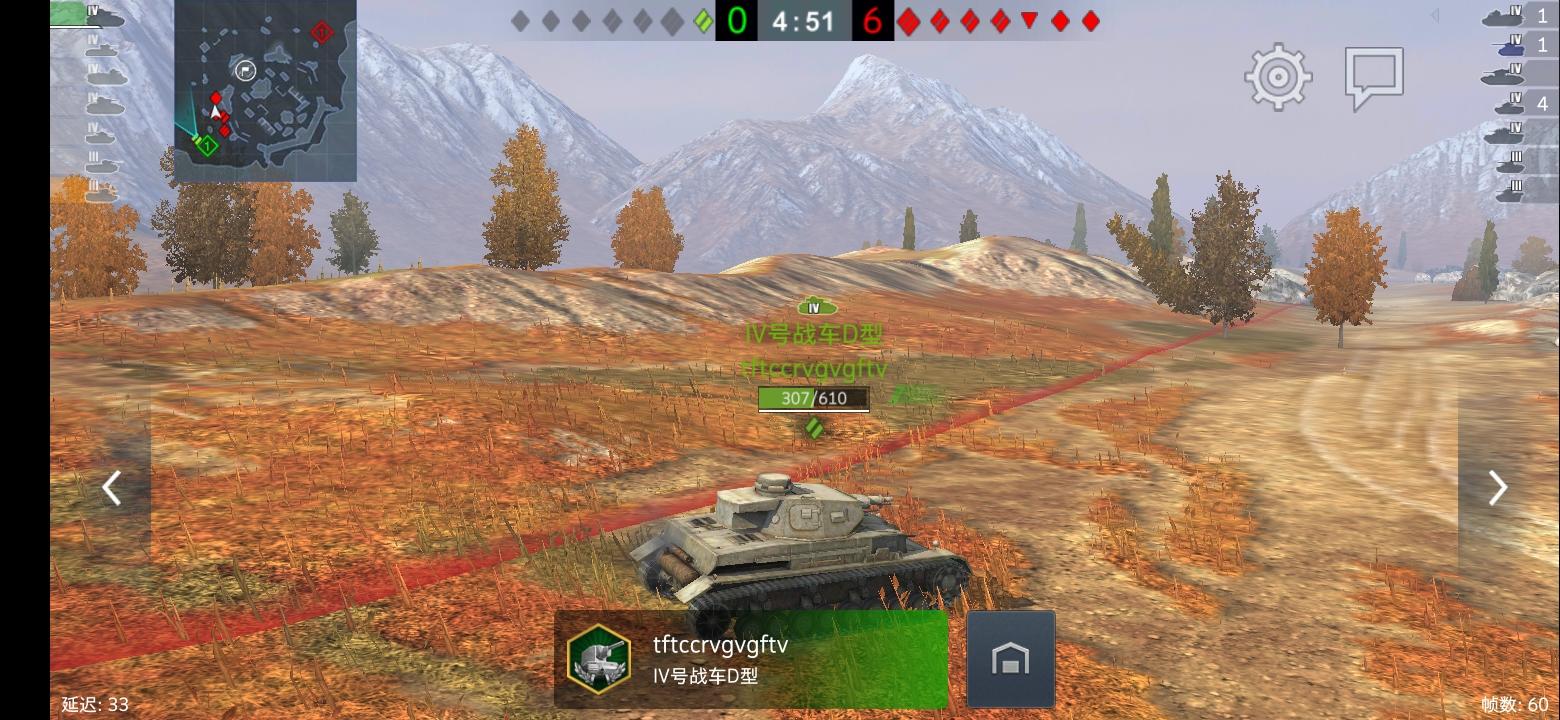Click the green diamond above the spectated tank

pos(815,429)
